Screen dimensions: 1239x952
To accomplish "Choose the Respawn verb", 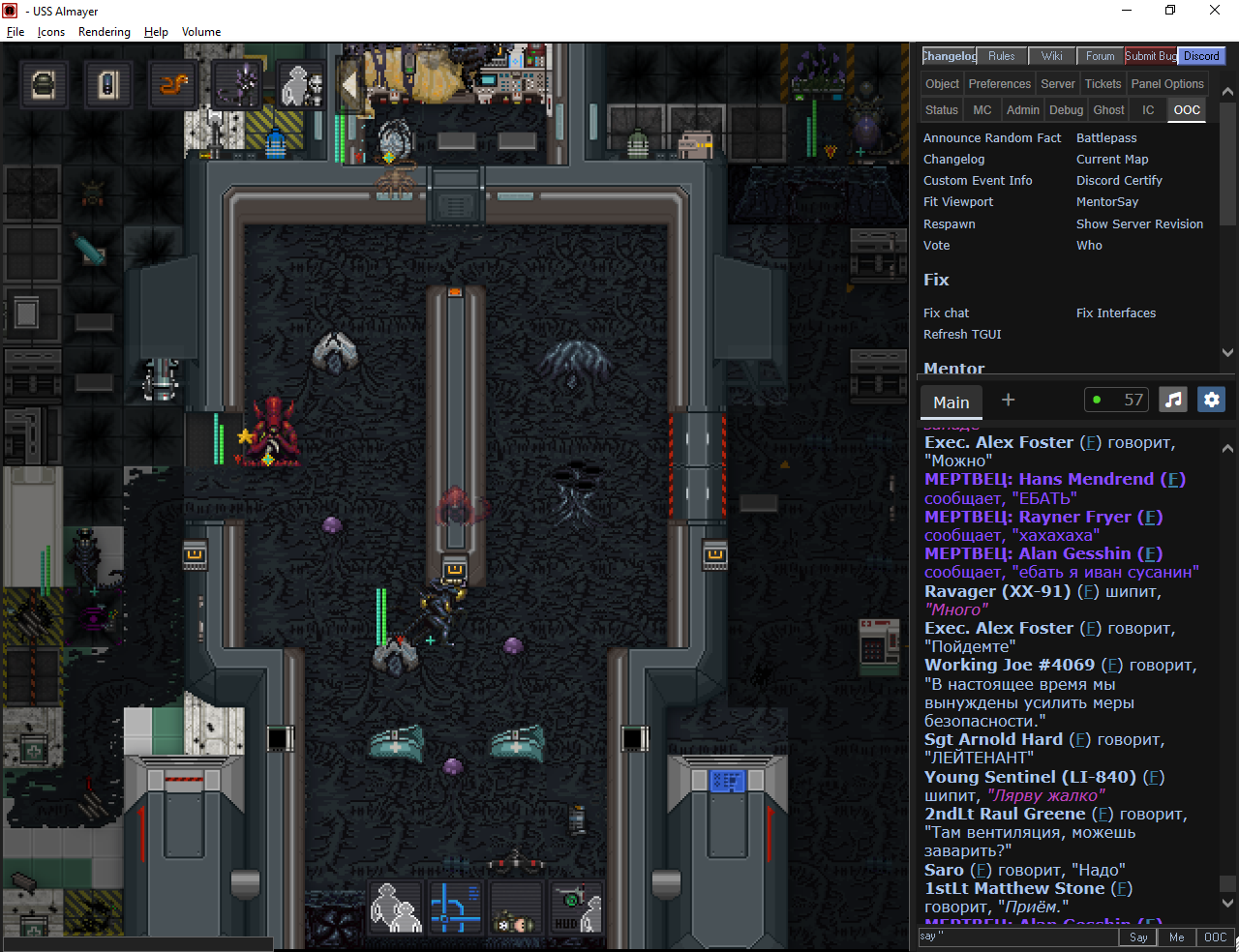I will 949,223.
